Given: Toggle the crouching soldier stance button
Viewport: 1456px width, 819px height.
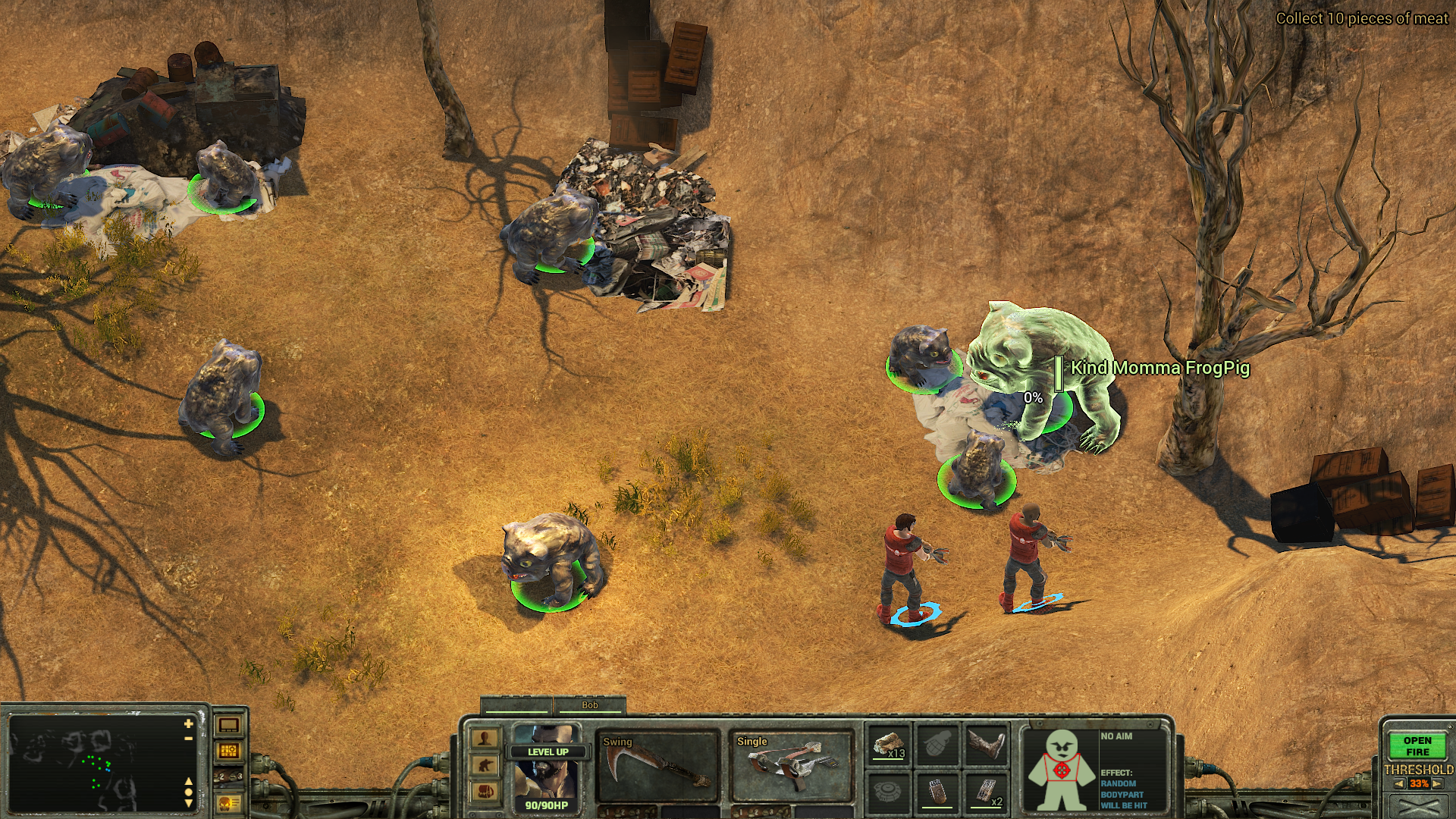Looking at the screenshot, I should coord(485,765).
